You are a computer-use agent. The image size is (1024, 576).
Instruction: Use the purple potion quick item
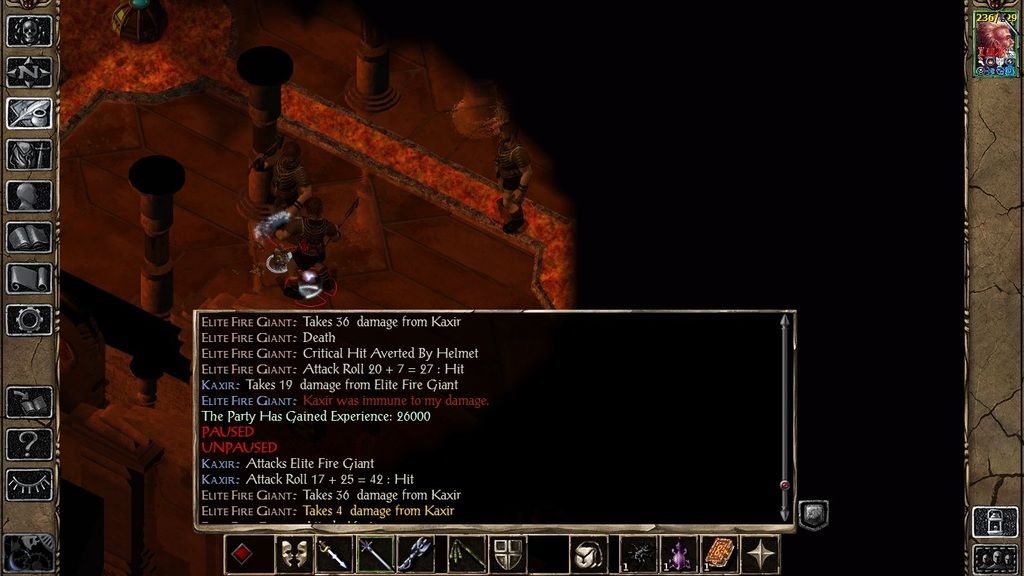(680, 554)
